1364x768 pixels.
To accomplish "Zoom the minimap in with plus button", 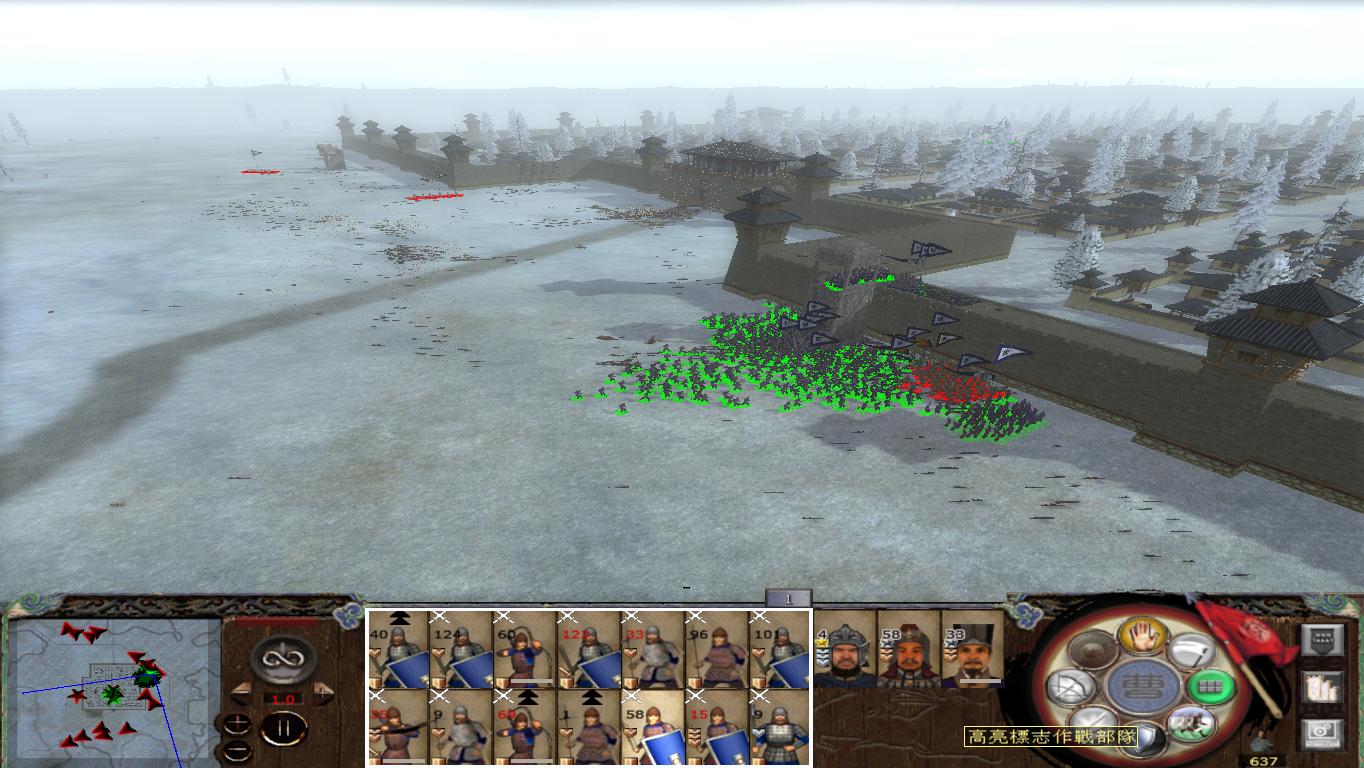I will (237, 723).
